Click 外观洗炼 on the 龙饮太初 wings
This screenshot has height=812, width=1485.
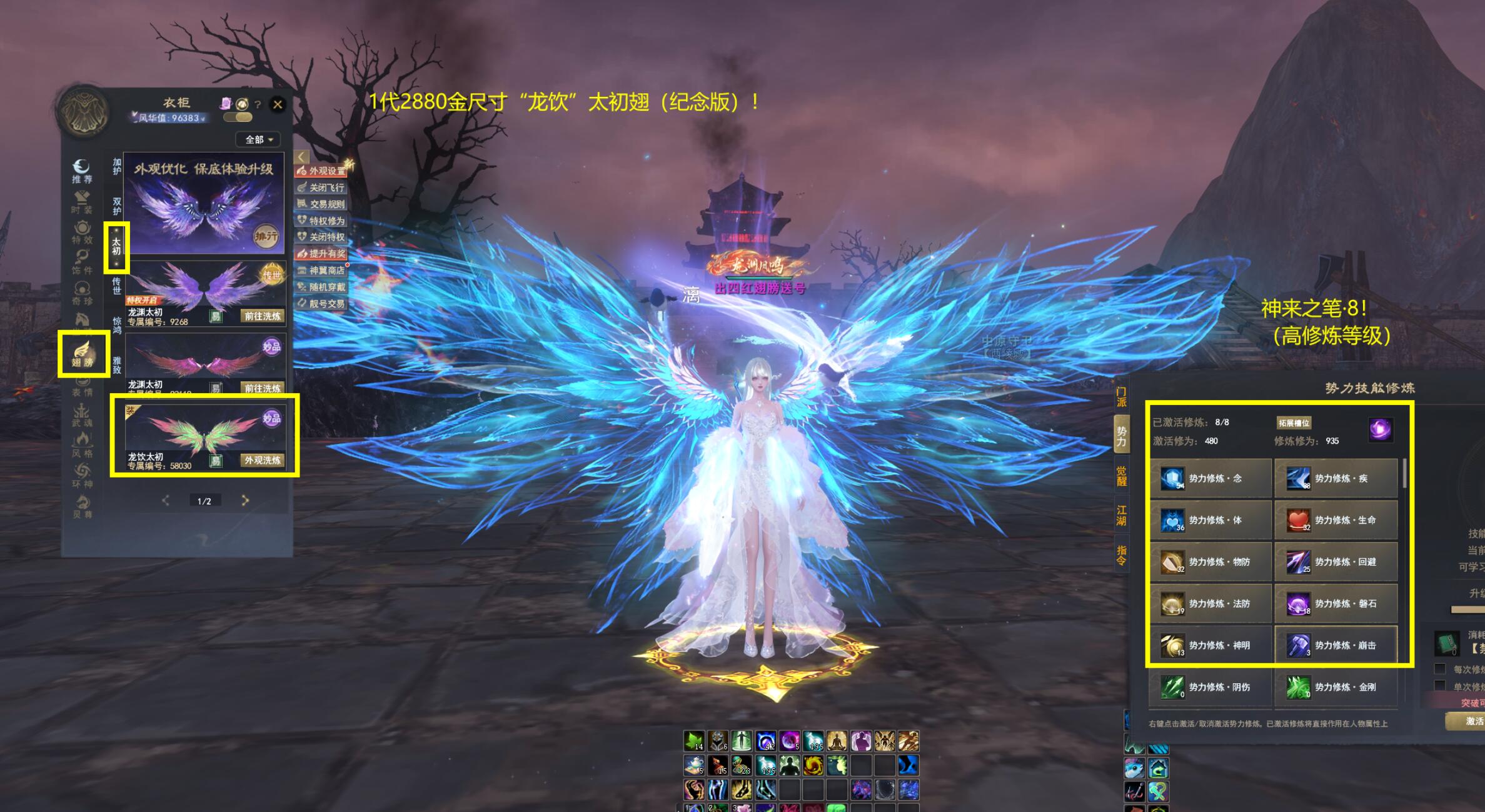pos(263,460)
